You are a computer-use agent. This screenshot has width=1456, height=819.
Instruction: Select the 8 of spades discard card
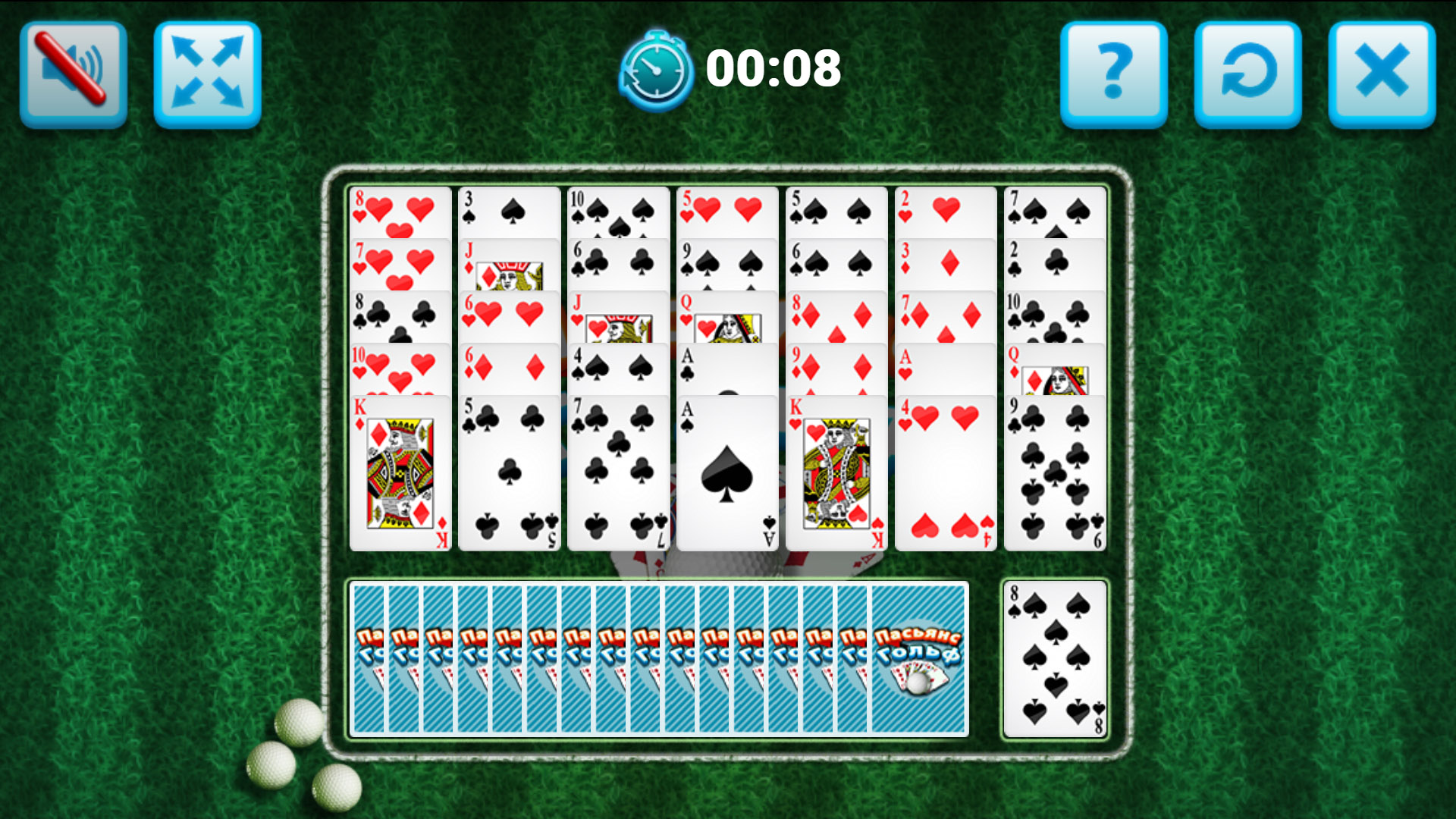pyautogui.click(x=1054, y=660)
